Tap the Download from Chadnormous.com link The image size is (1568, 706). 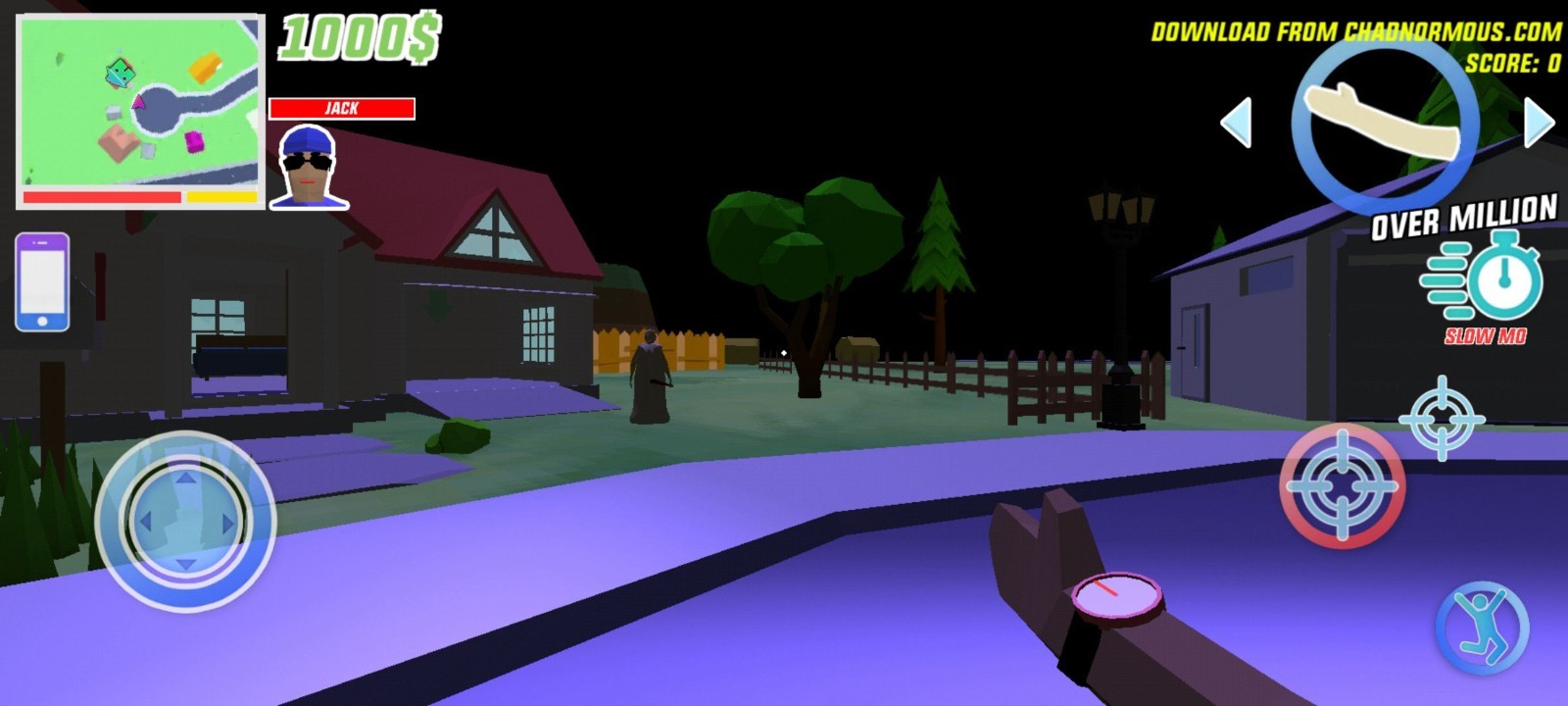[1355, 32]
